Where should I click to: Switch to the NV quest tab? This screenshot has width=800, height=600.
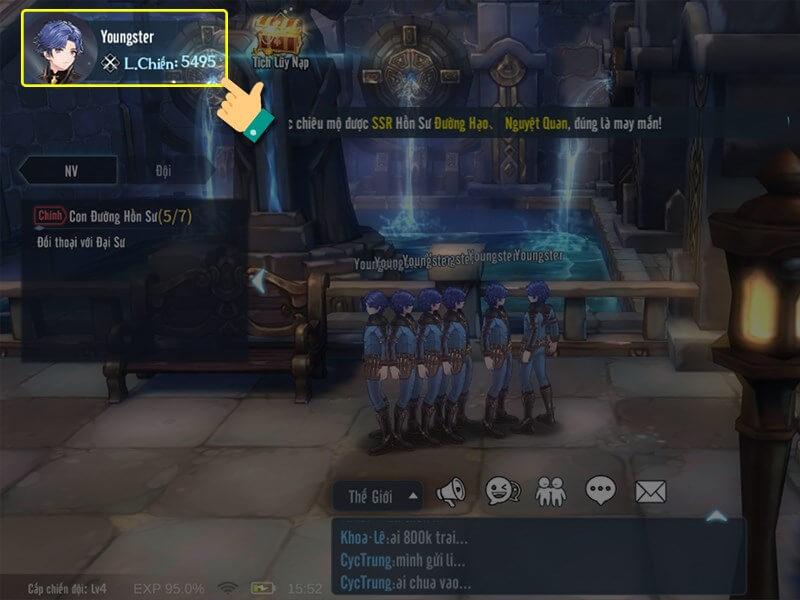(71, 170)
